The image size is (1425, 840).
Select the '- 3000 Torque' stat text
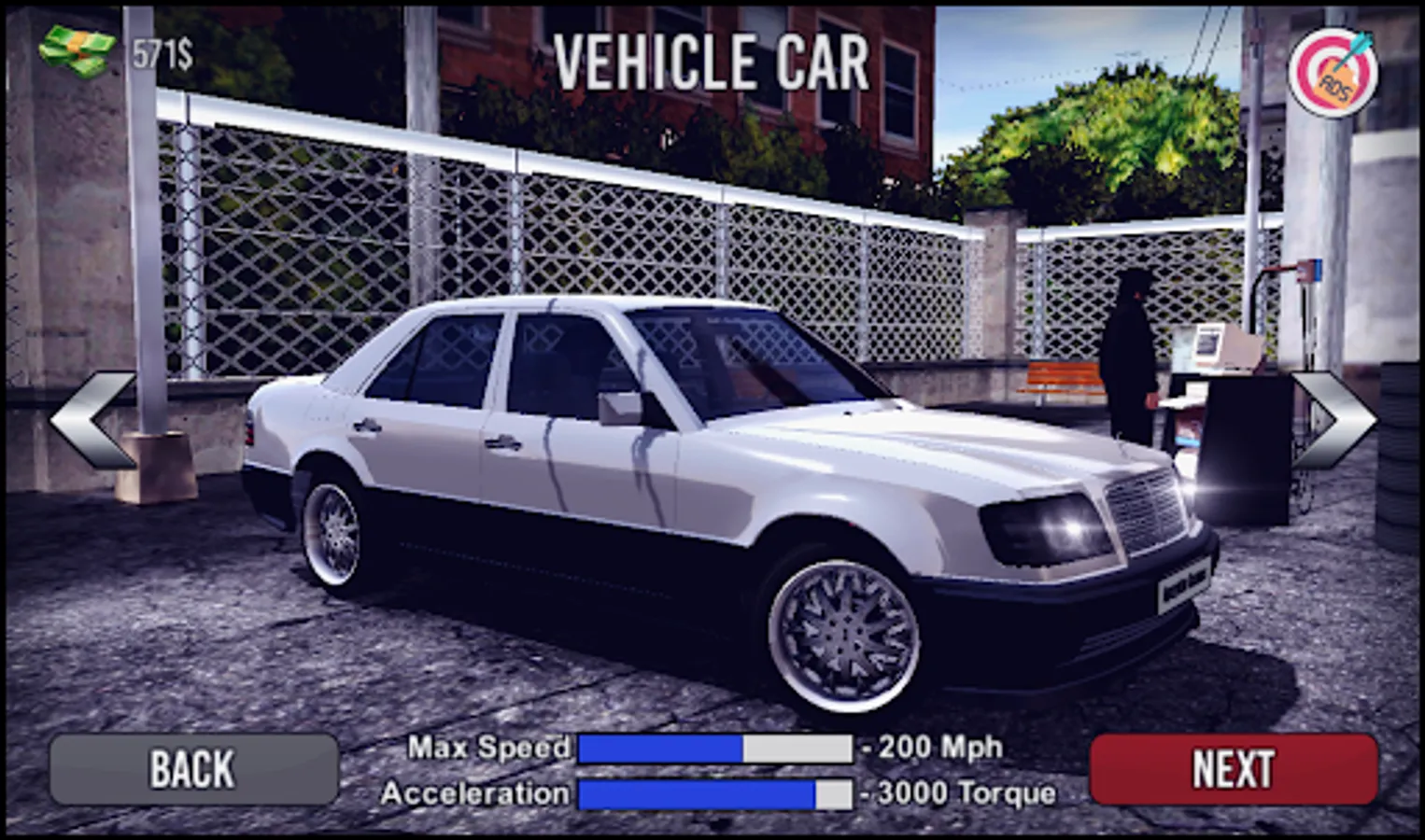click(x=960, y=794)
